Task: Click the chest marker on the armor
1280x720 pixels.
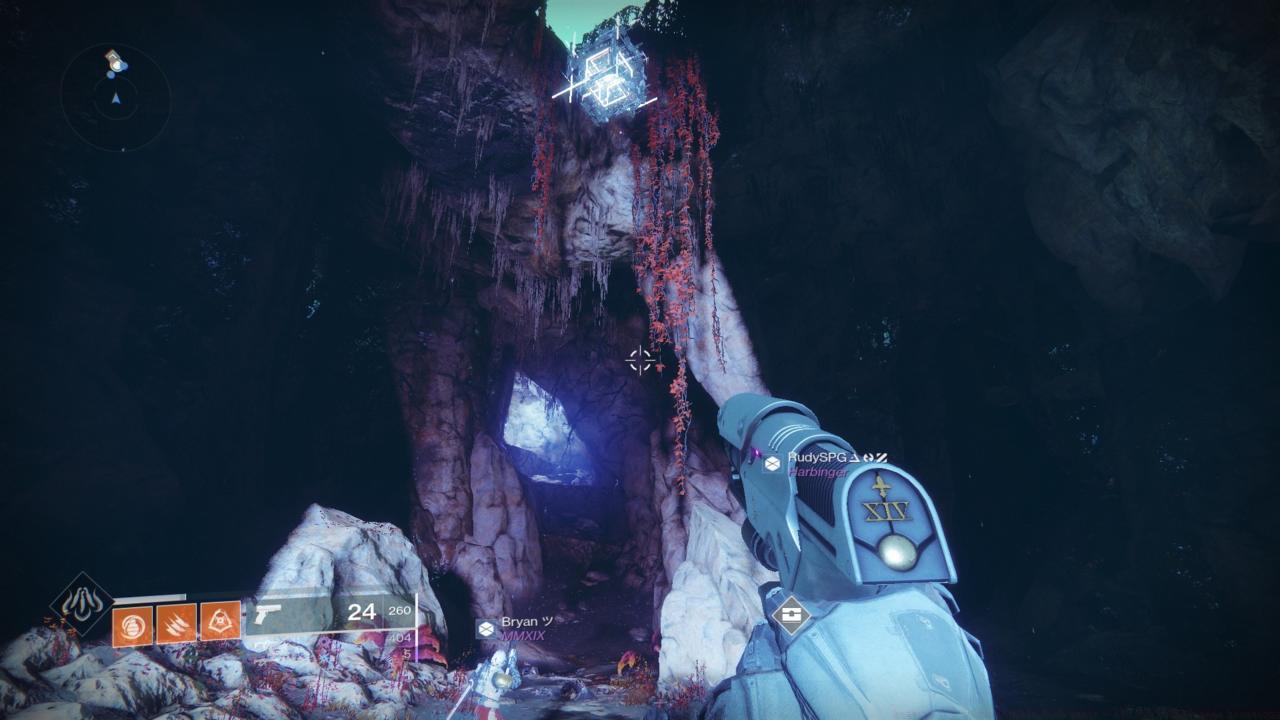Action: tap(793, 616)
